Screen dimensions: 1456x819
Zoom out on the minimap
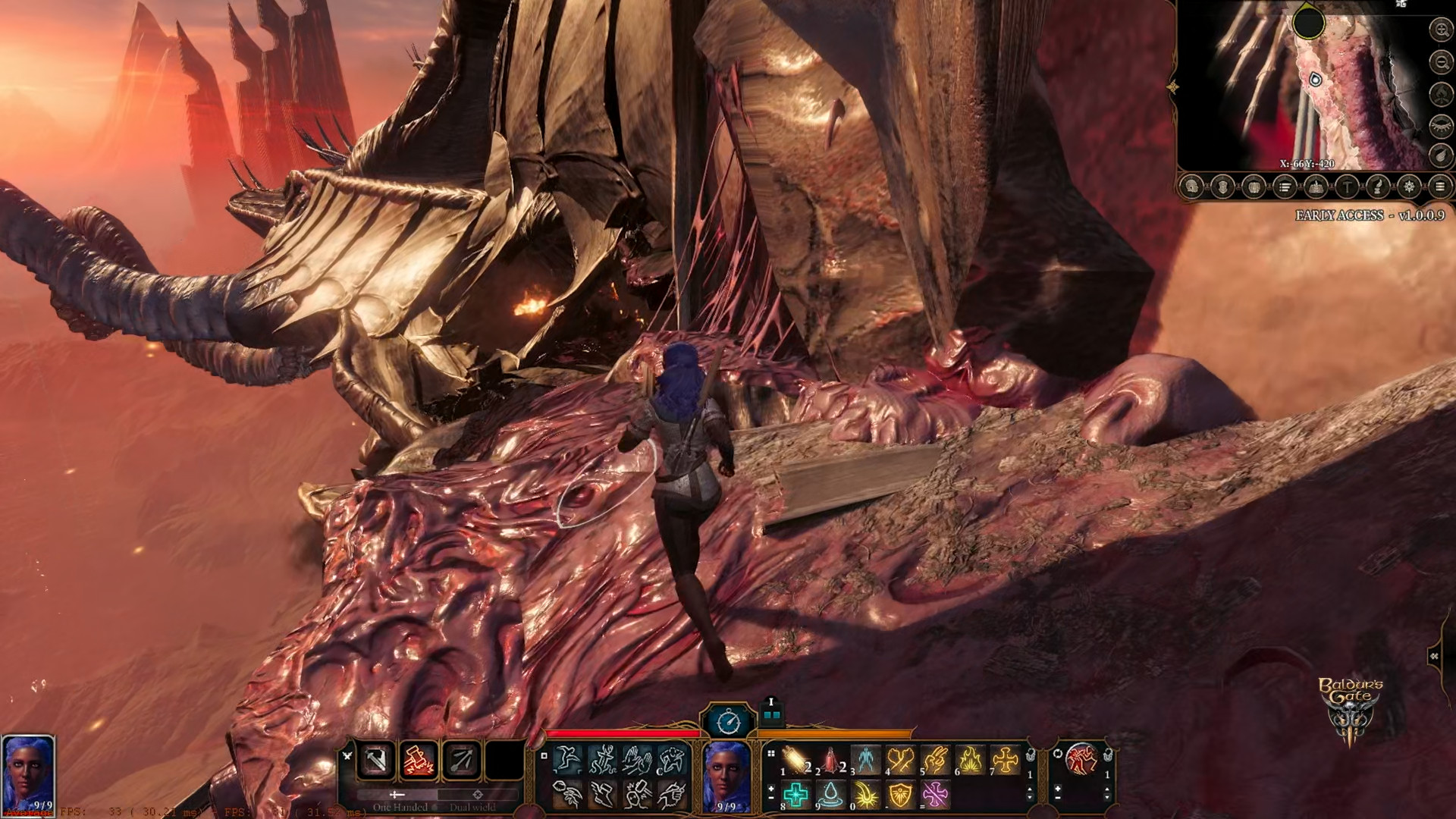pos(1440,61)
